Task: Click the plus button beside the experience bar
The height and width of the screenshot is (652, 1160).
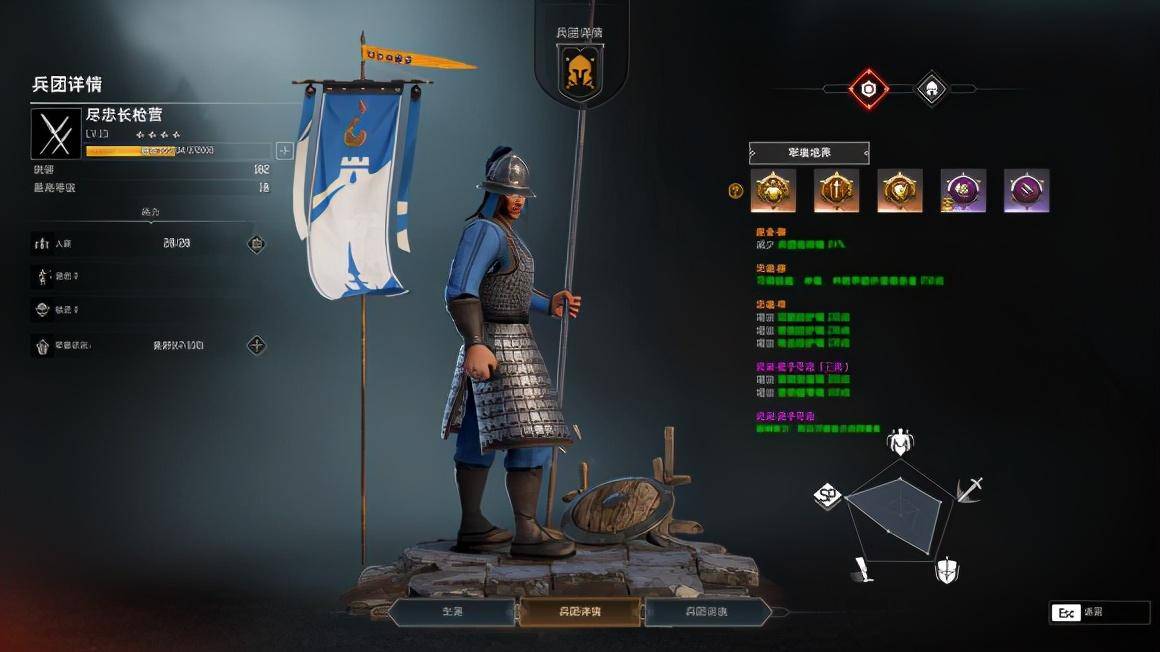Action: [x=284, y=150]
